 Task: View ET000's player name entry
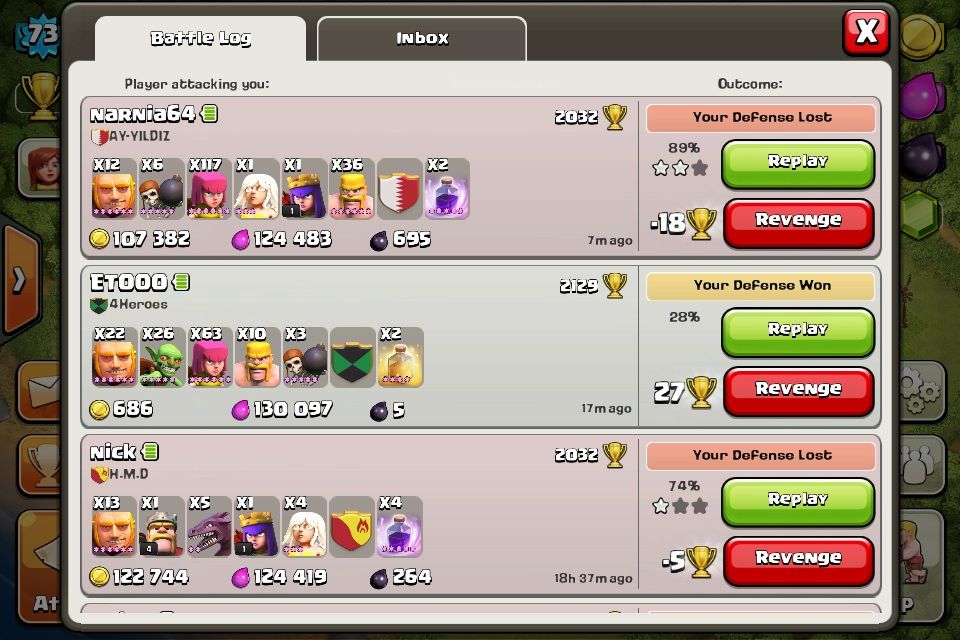tap(128, 283)
